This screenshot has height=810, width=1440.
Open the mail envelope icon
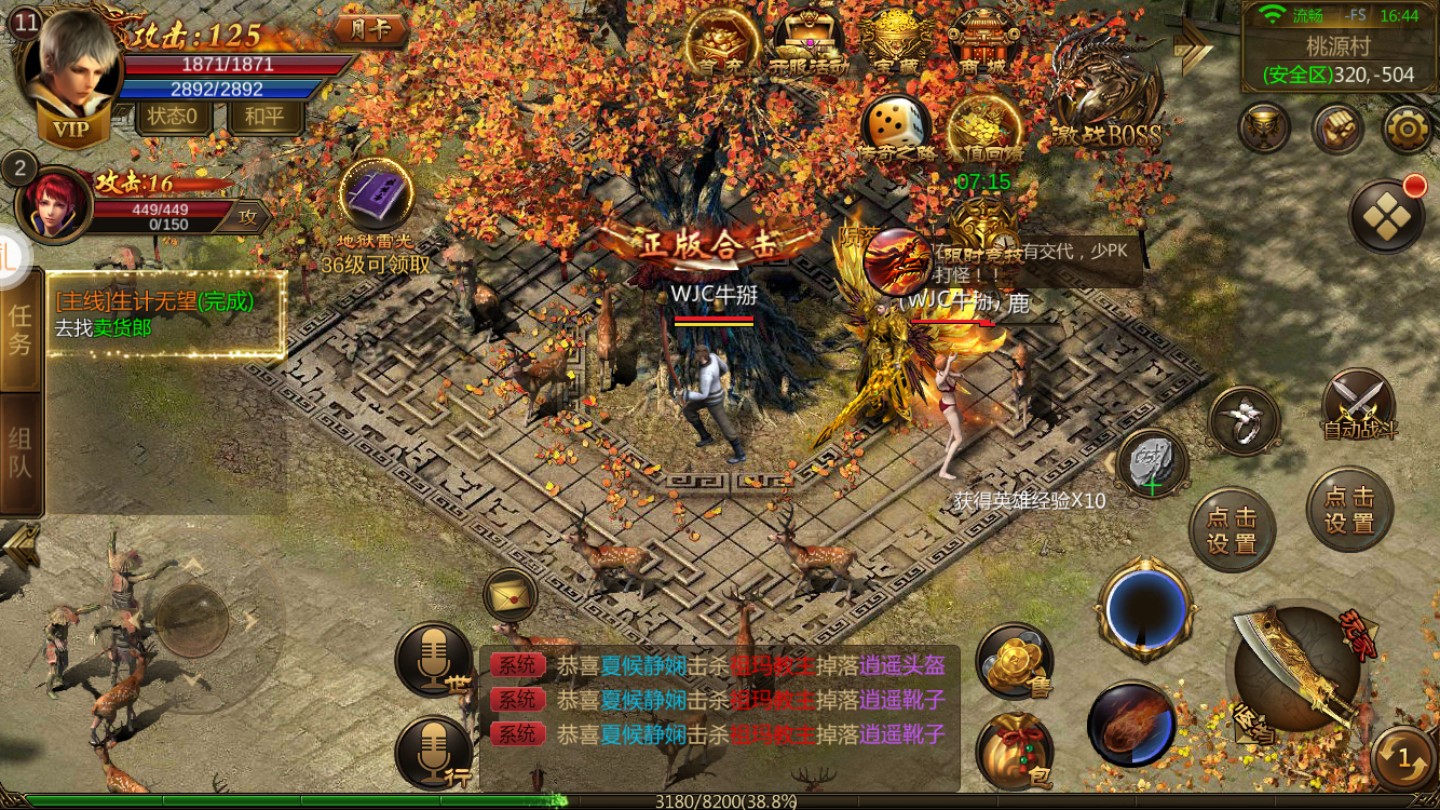click(x=510, y=595)
